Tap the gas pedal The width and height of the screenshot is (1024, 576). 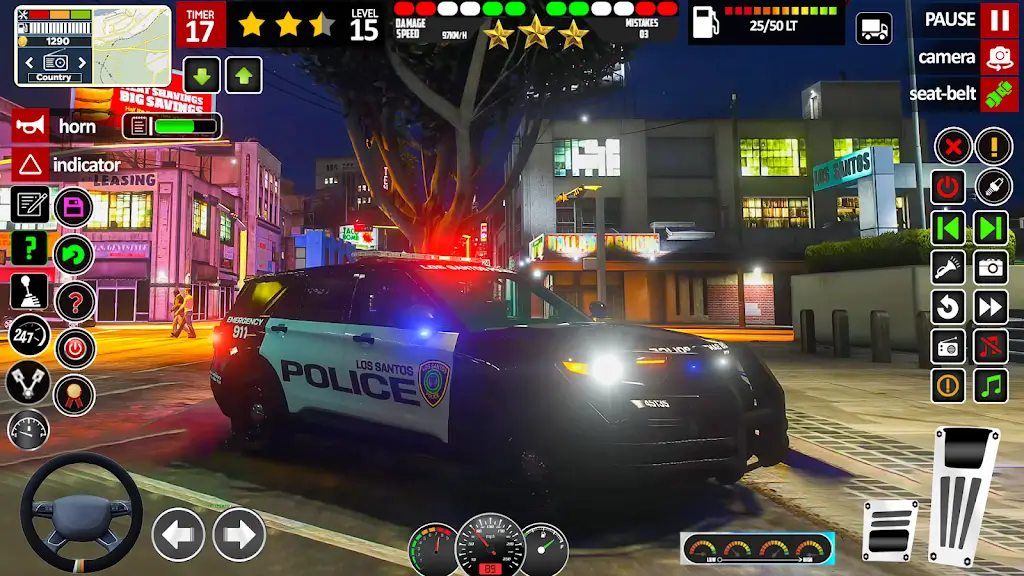(x=964, y=493)
